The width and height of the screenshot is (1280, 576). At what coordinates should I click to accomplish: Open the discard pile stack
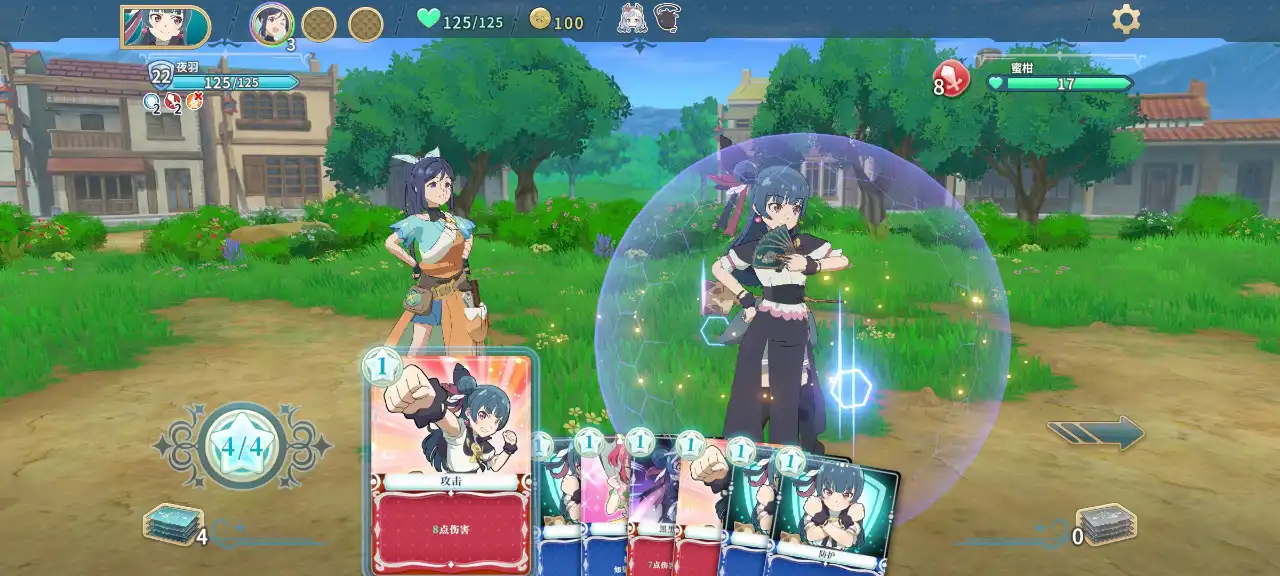tap(1106, 524)
